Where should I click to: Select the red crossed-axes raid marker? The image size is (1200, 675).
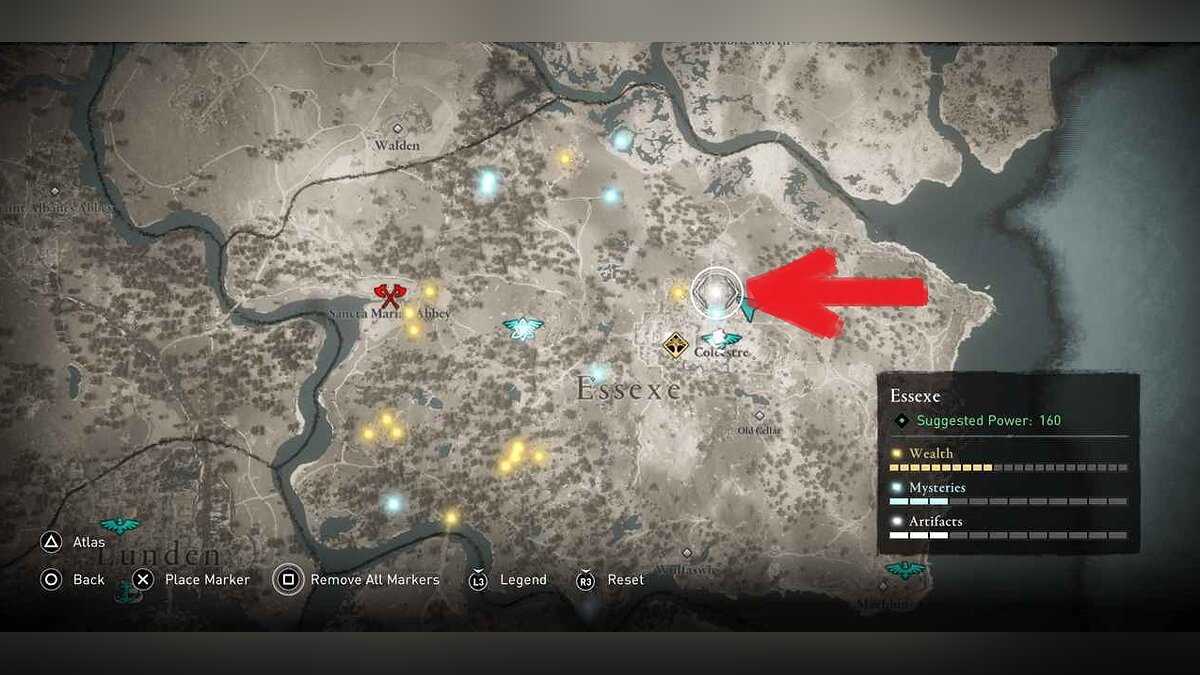pos(389,294)
